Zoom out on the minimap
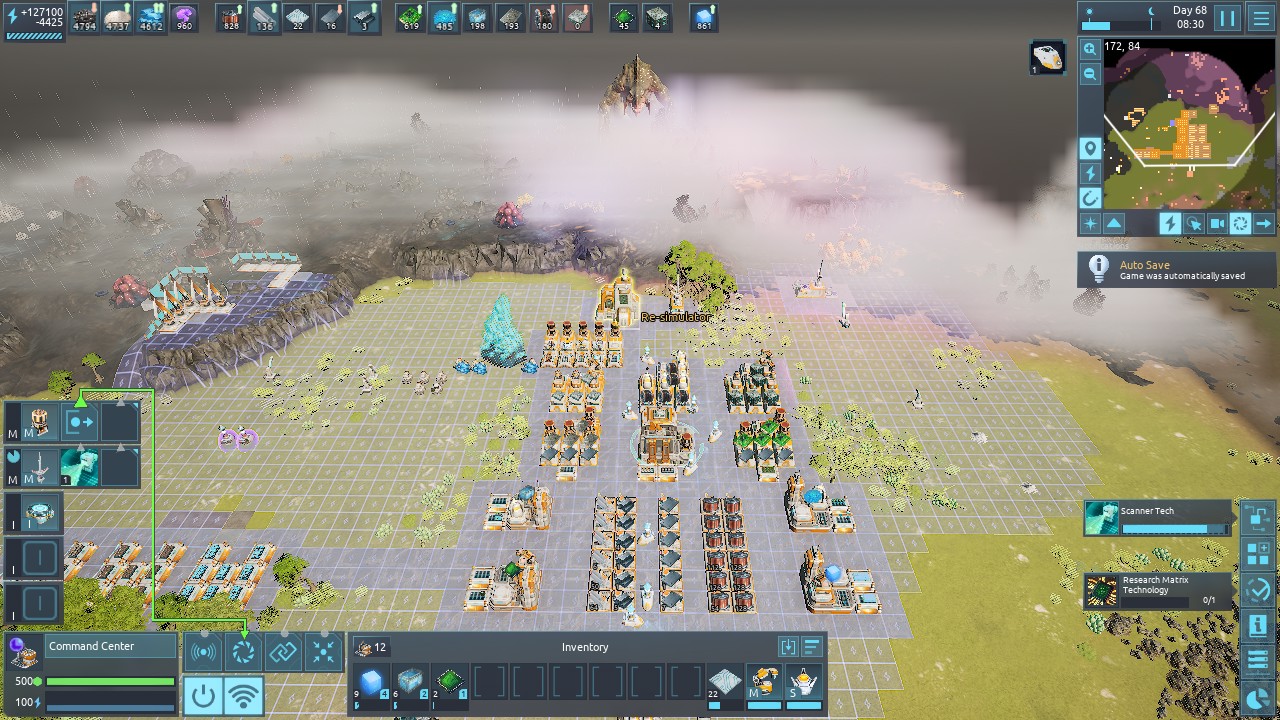Screen dimensions: 1280x720 coord(1090,74)
